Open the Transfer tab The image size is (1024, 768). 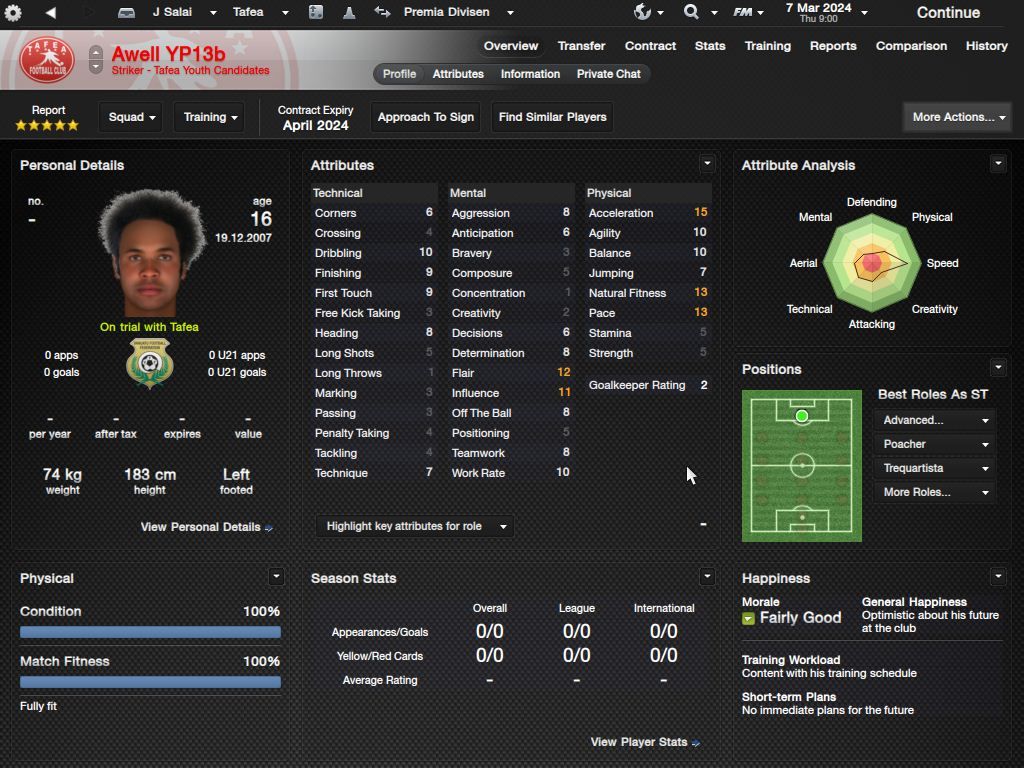[581, 46]
